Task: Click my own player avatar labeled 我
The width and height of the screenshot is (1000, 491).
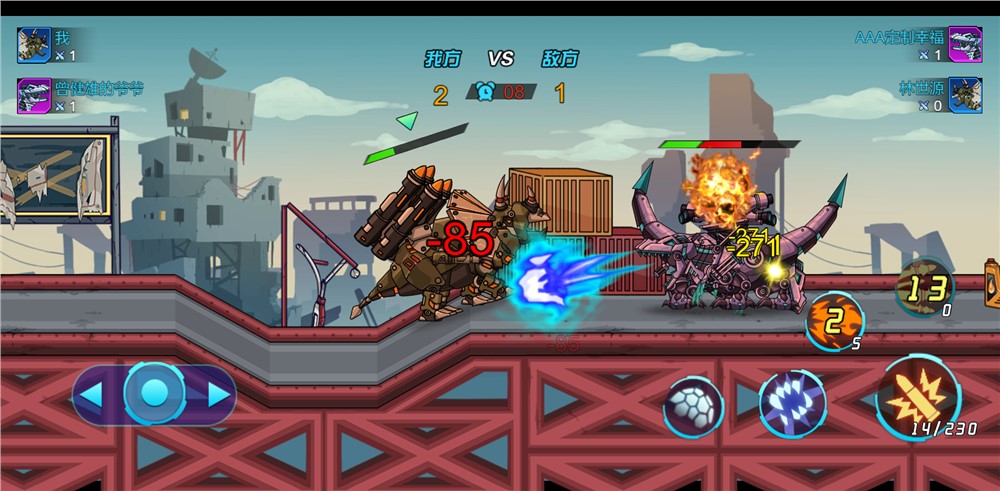Action: point(33,44)
